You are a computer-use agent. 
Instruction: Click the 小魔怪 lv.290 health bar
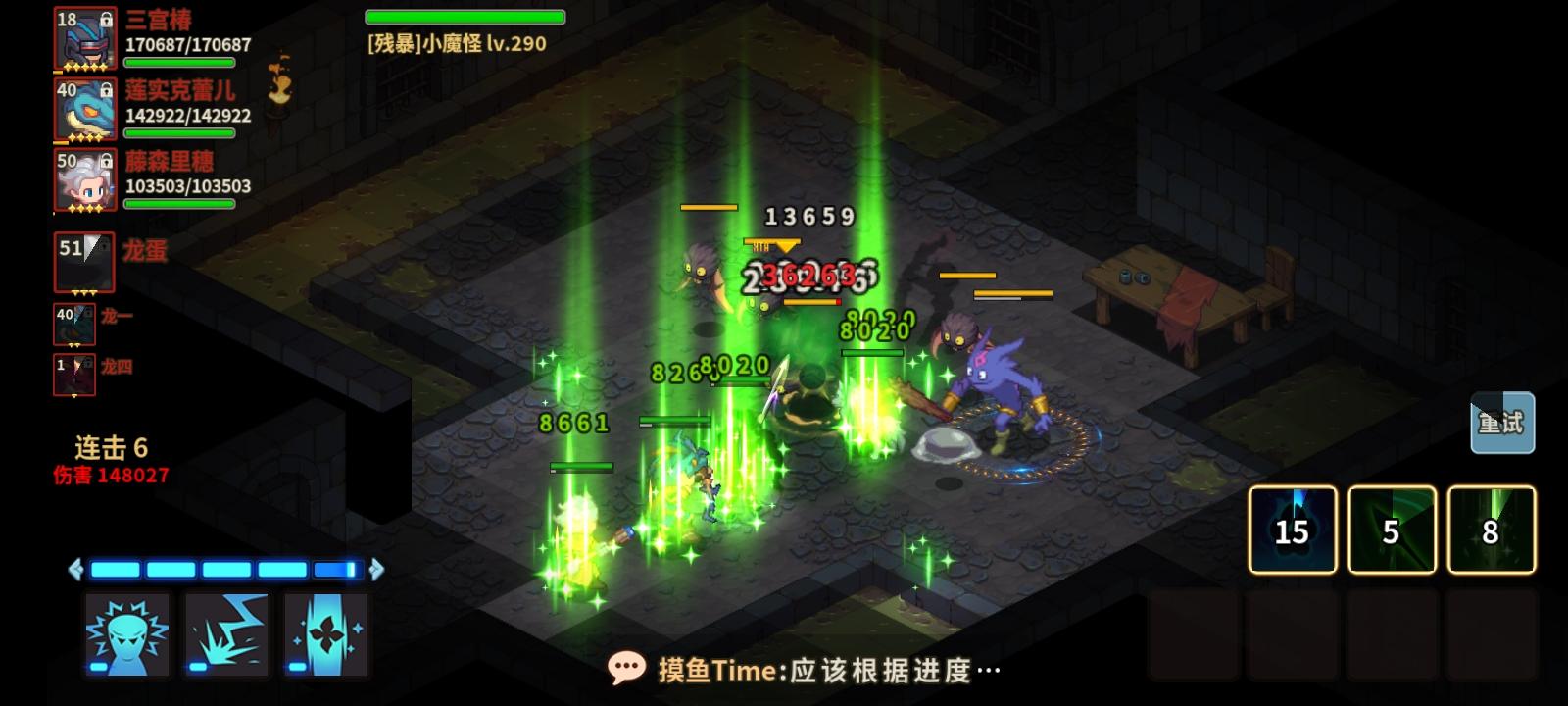click(465, 17)
